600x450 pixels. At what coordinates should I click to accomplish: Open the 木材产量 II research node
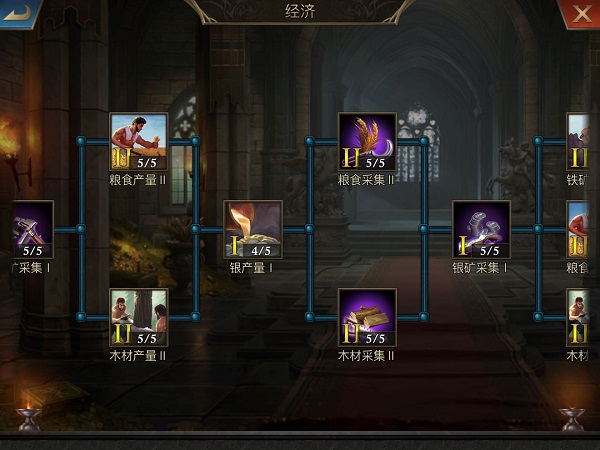tap(138, 318)
